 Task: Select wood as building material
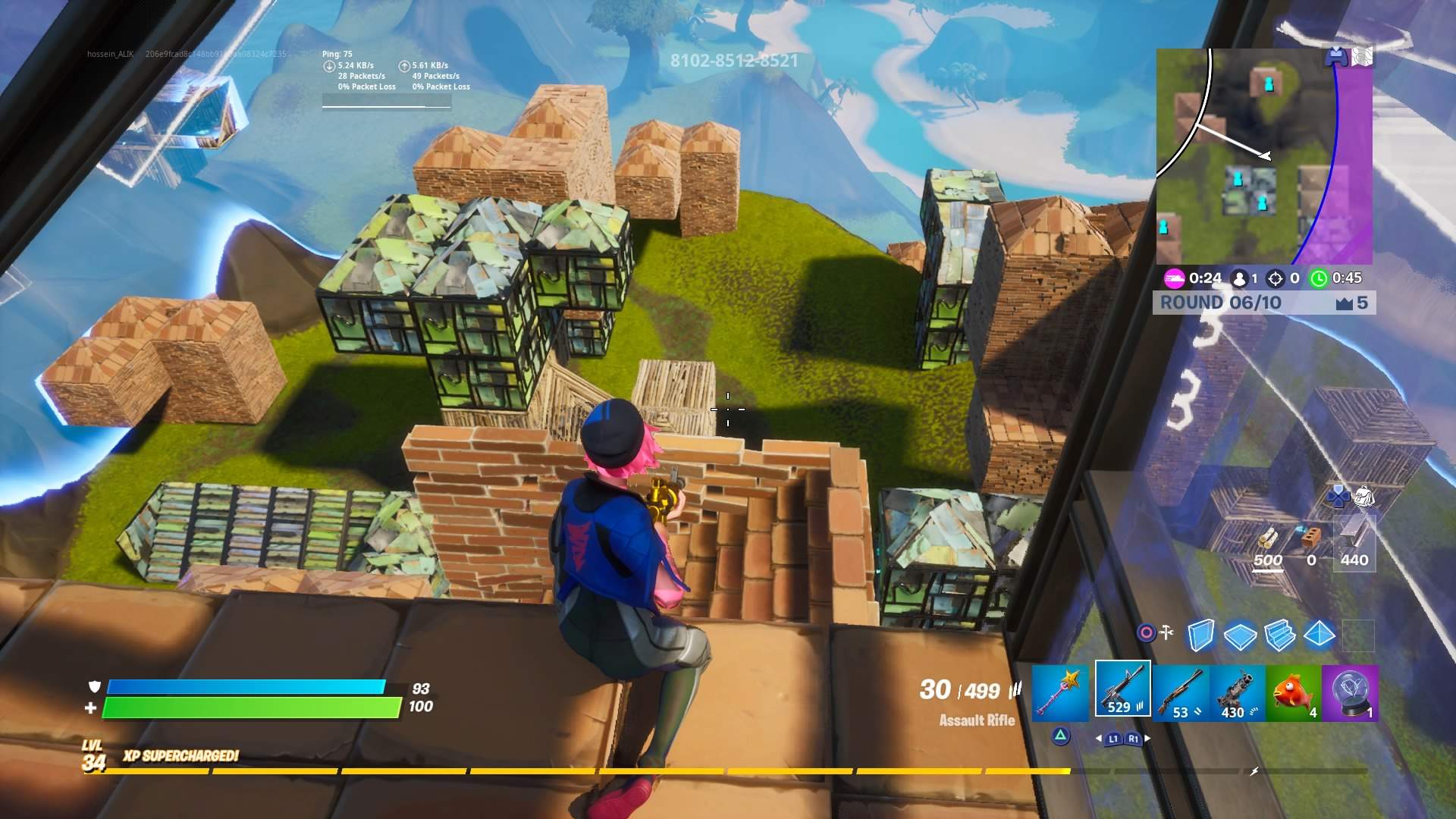(1268, 541)
